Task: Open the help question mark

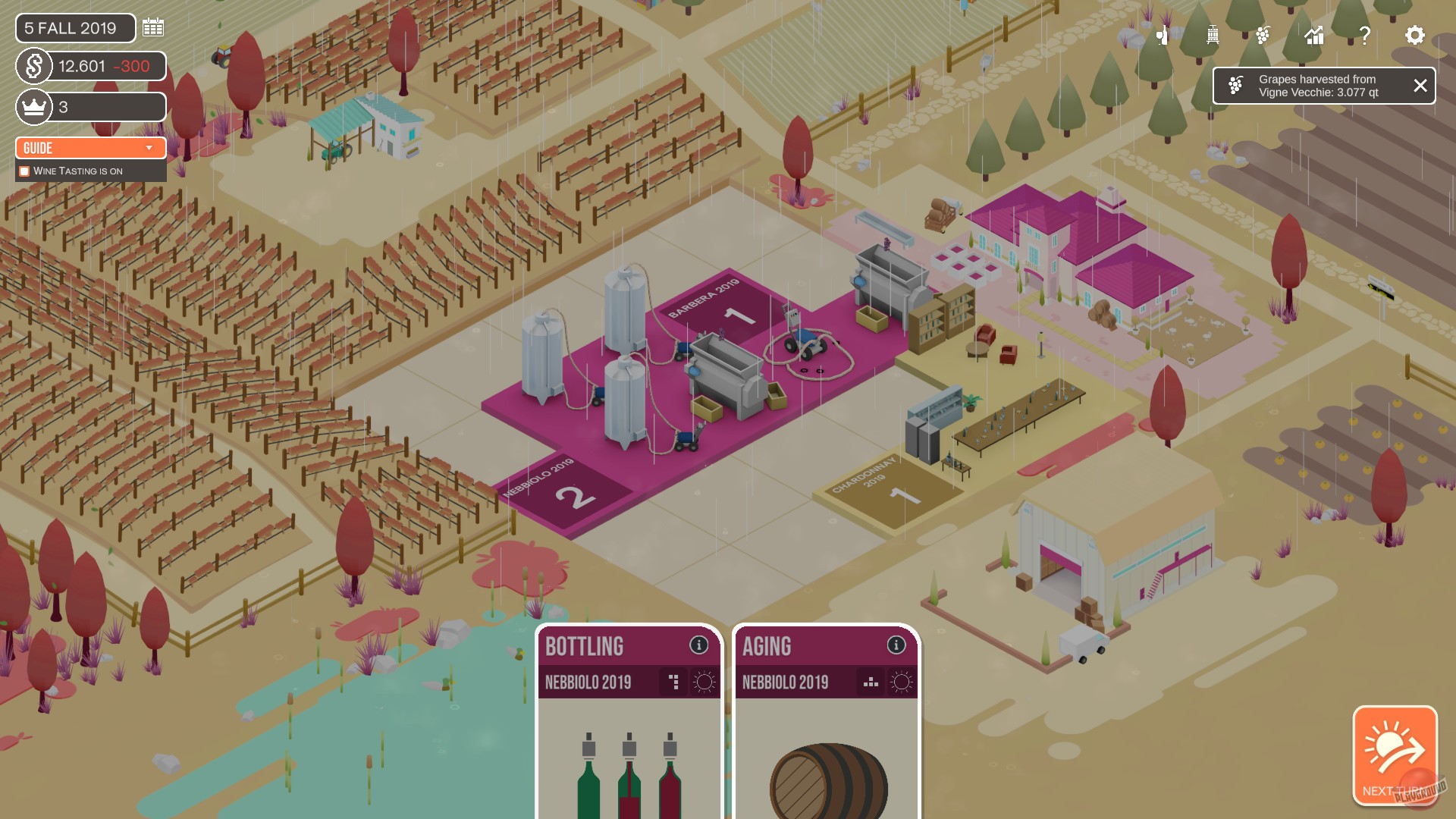Action: tap(1365, 33)
